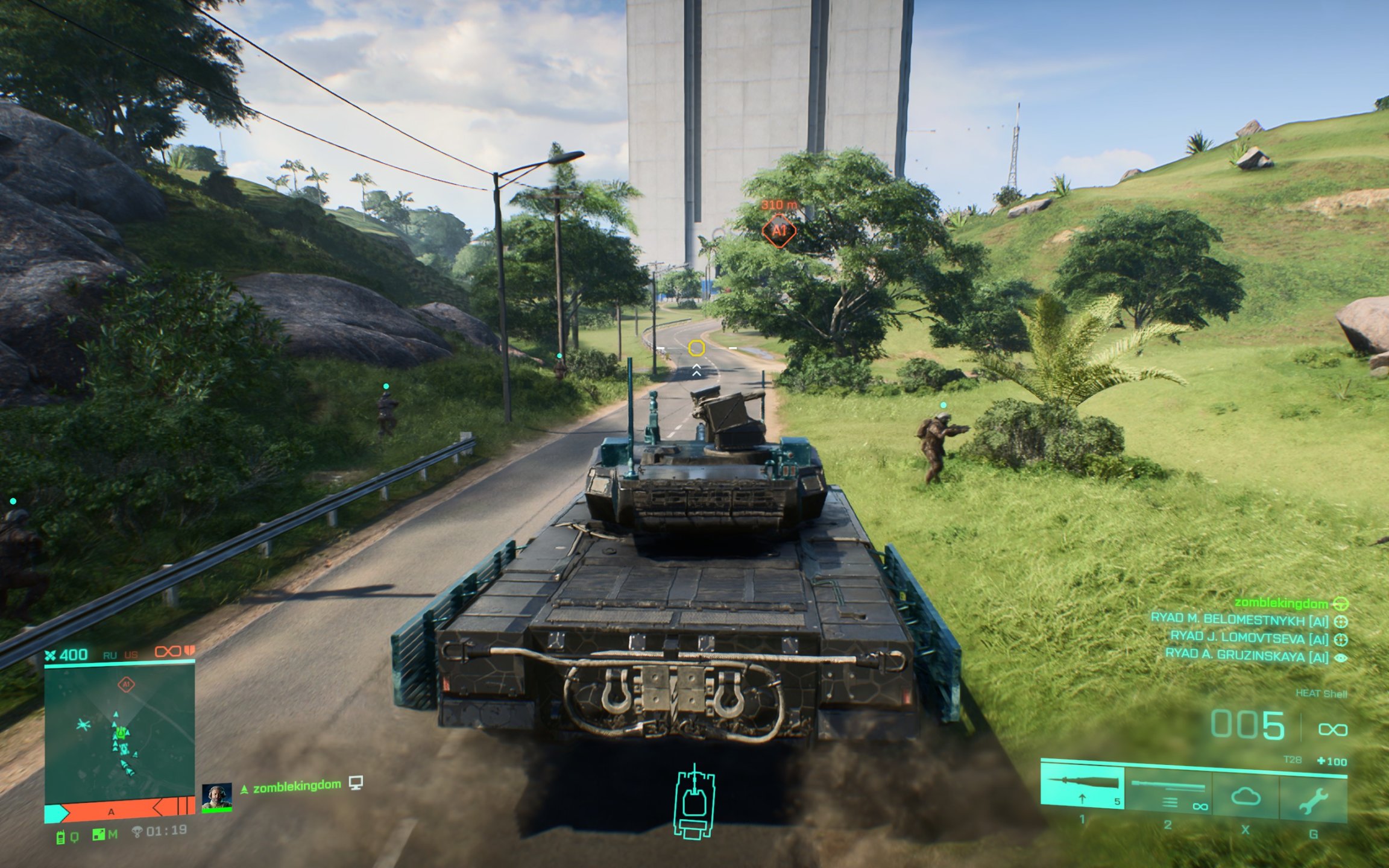Image resolution: width=1389 pixels, height=868 pixels.
Task: Click the tank status outline icon
Action: tap(694, 802)
